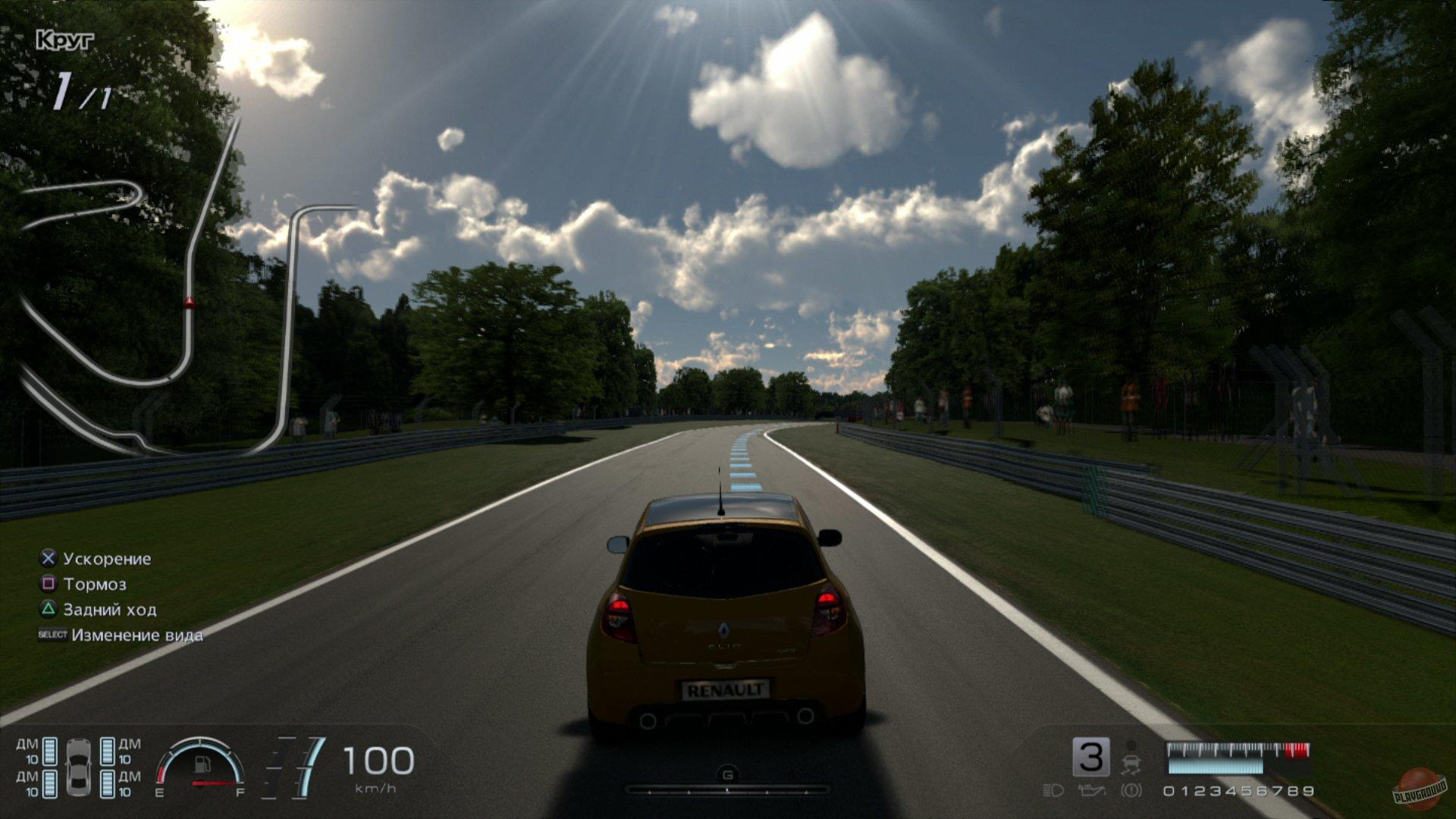Select the gear 3 indicator box
The height and width of the screenshot is (819, 1456).
1090,757
